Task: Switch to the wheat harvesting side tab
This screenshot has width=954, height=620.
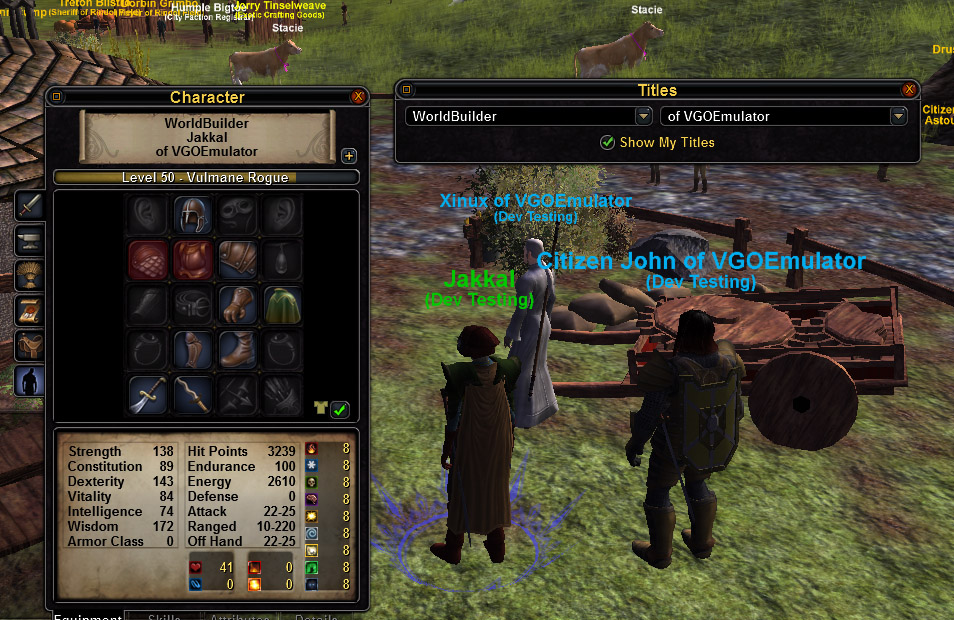Action: (x=30, y=275)
